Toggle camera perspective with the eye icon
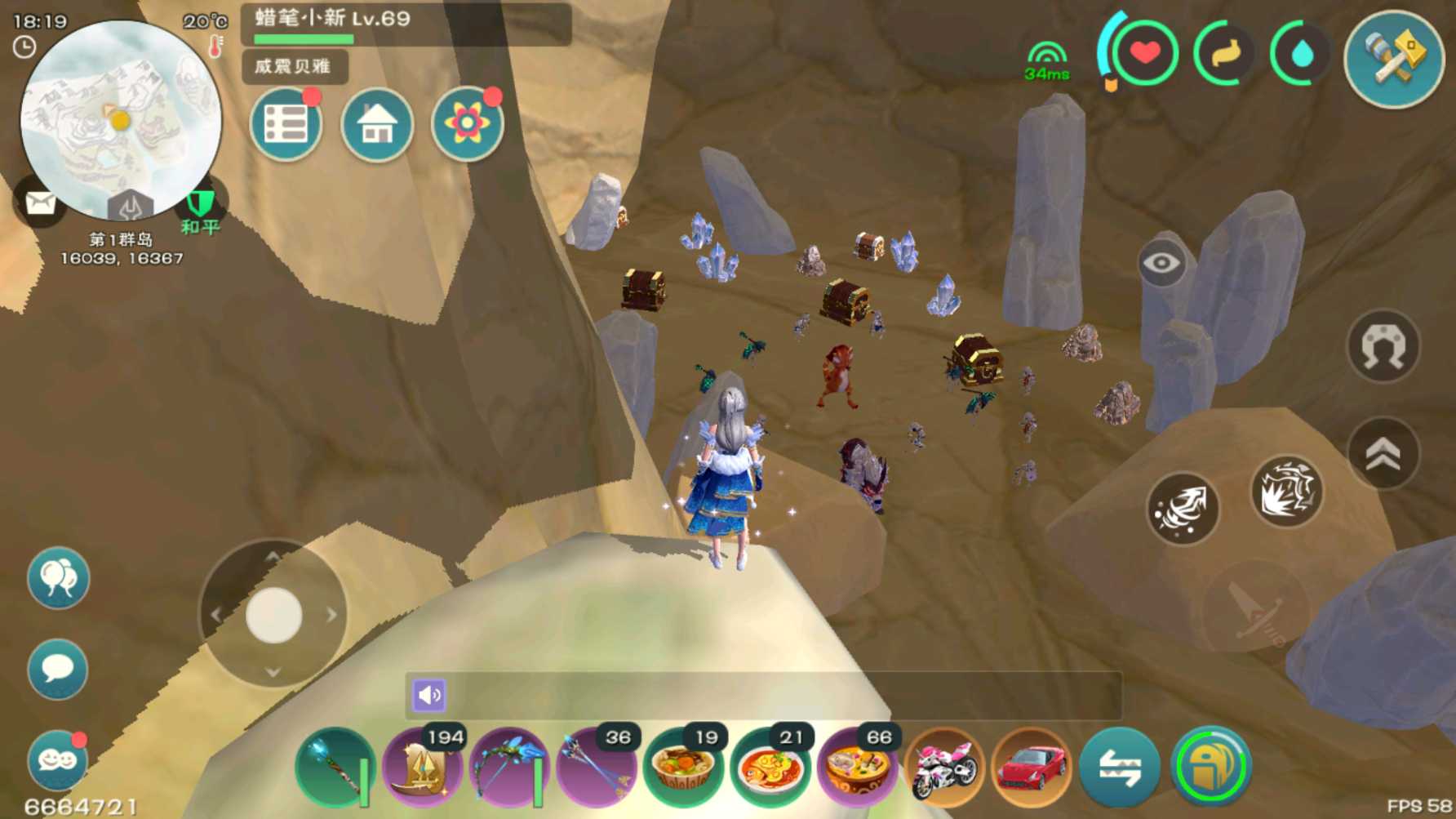The image size is (1456, 819). (1162, 263)
